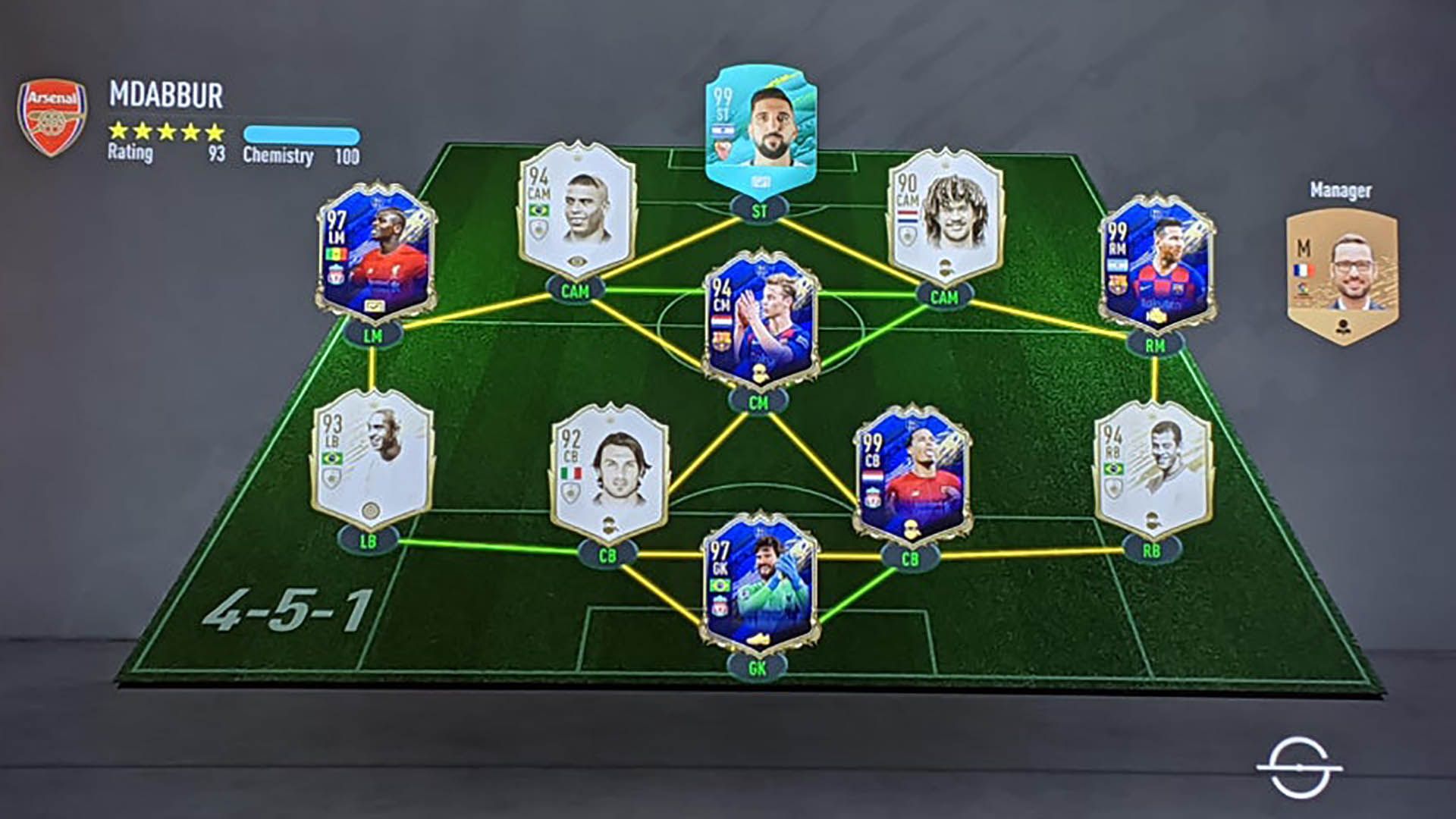Click the GK position label below Alisson
Viewport: 1456px width, 819px height.
pyautogui.click(x=758, y=667)
